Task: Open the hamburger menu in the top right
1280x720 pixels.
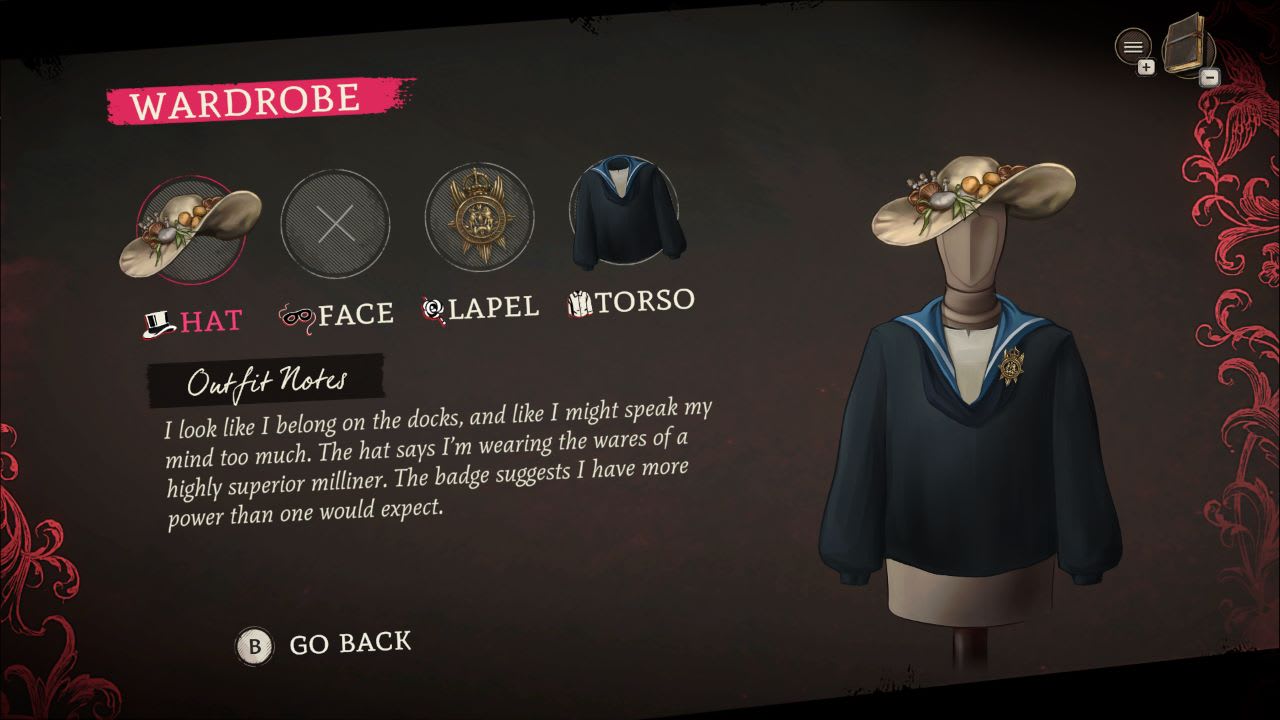Action: coord(1133,47)
